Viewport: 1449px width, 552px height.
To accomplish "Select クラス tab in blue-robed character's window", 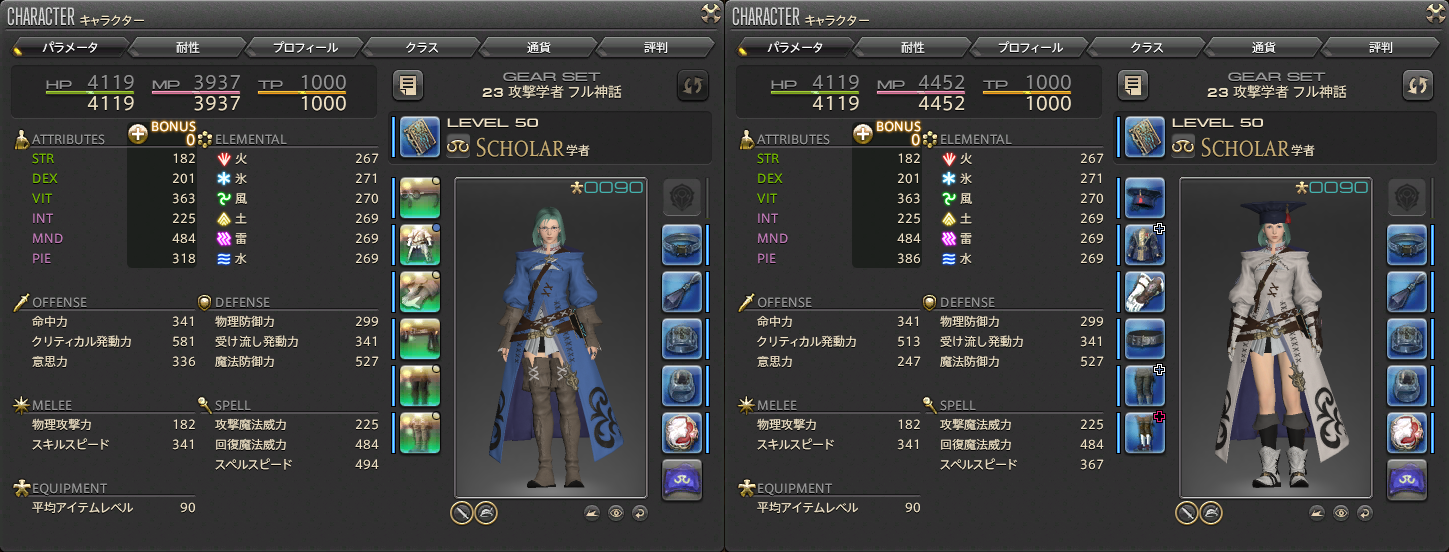I will click(421, 47).
